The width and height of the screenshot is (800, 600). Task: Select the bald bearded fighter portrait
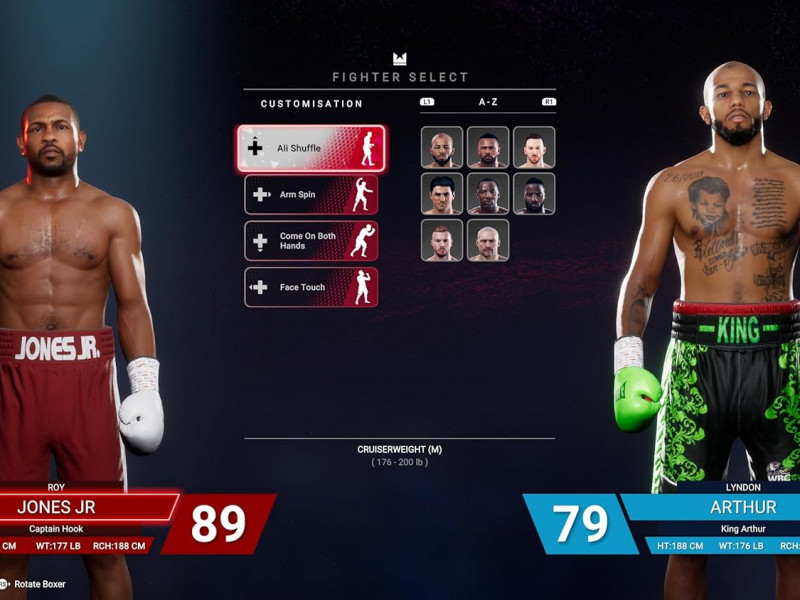442,148
